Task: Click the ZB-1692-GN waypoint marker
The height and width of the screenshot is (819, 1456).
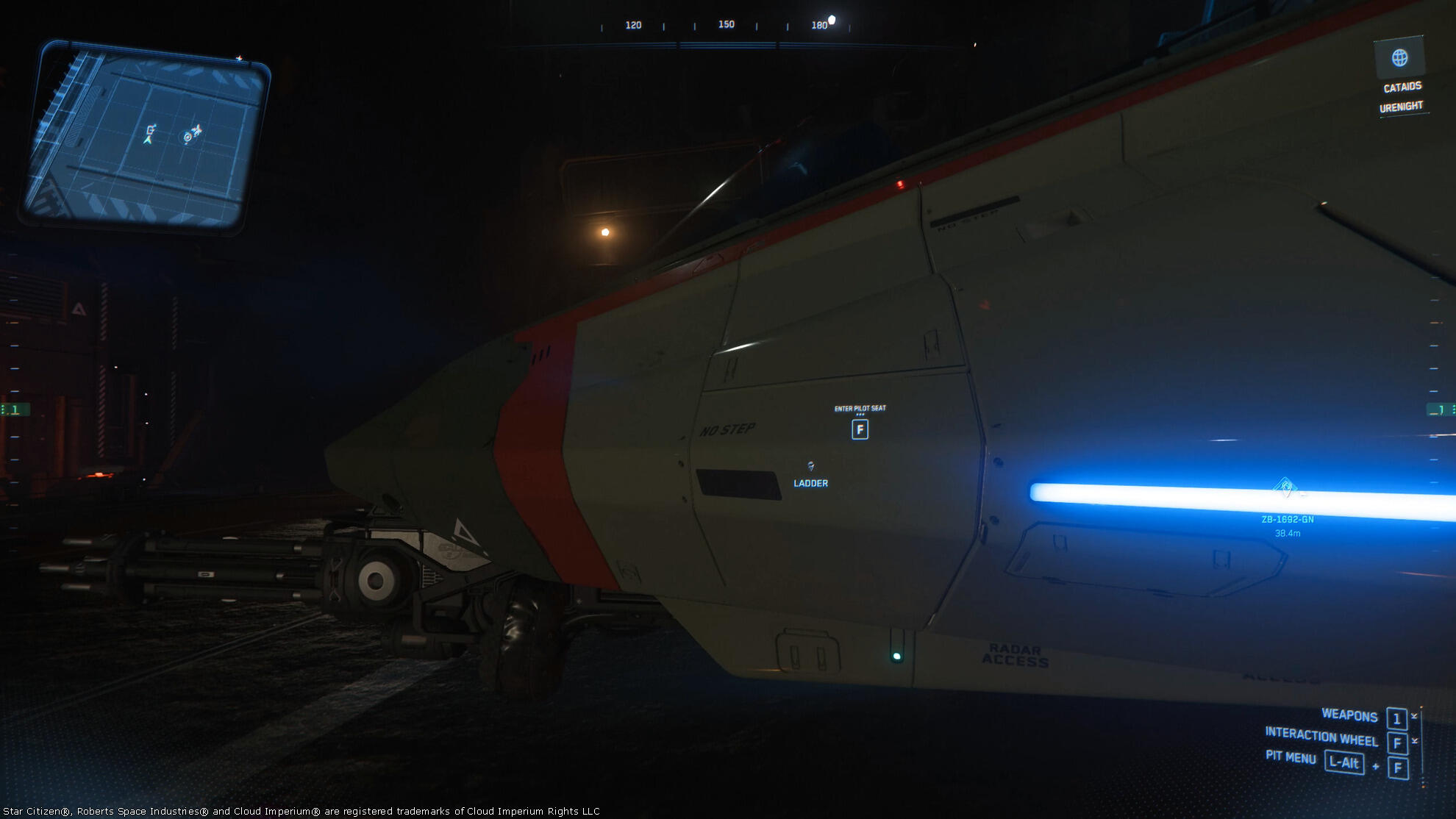Action: (1285, 487)
